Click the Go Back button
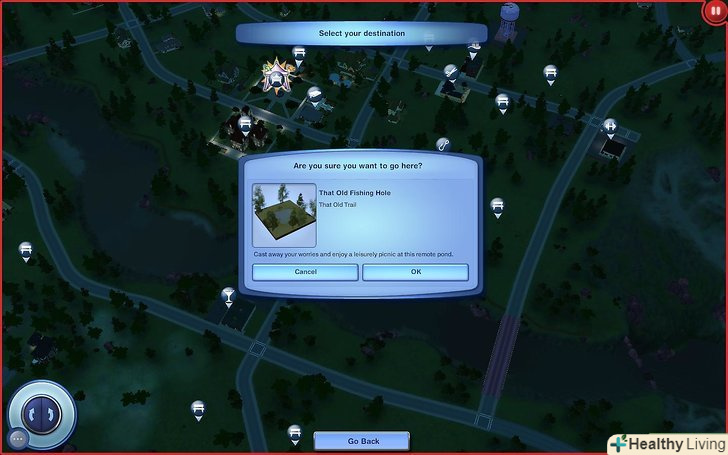The height and width of the screenshot is (455, 728). click(363, 441)
